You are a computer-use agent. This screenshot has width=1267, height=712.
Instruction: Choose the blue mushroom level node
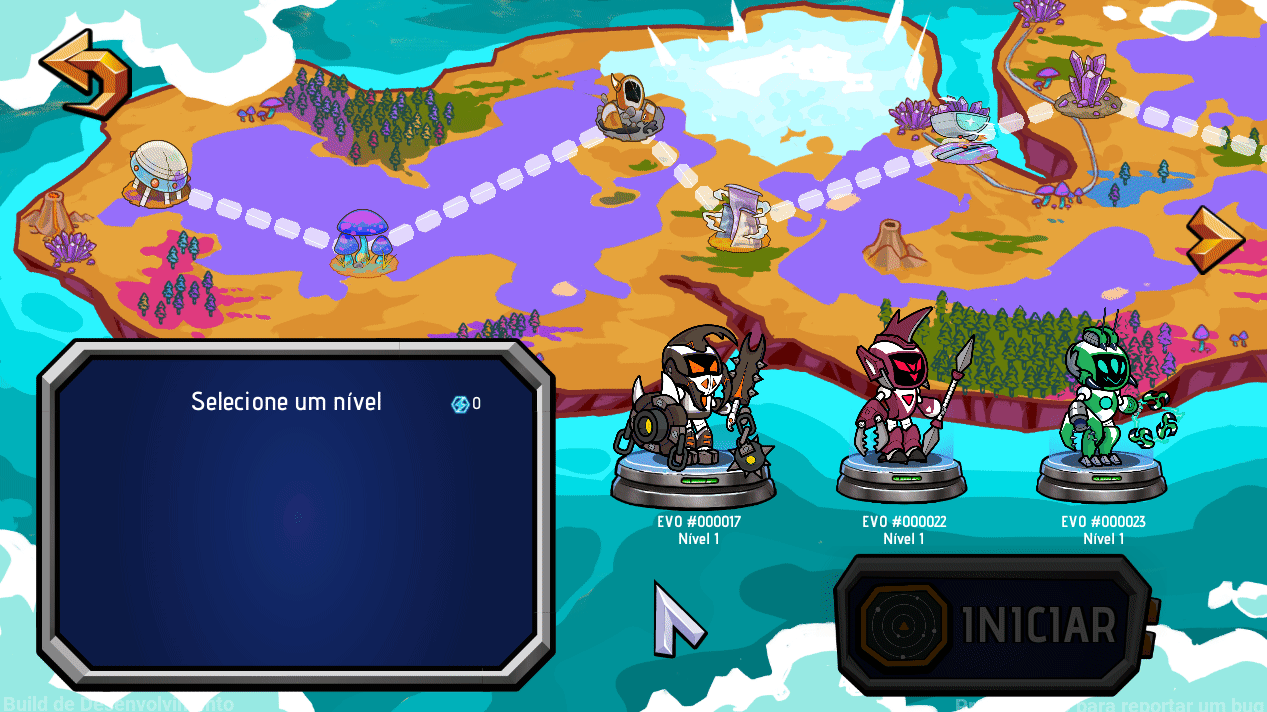pyautogui.click(x=362, y=241)
